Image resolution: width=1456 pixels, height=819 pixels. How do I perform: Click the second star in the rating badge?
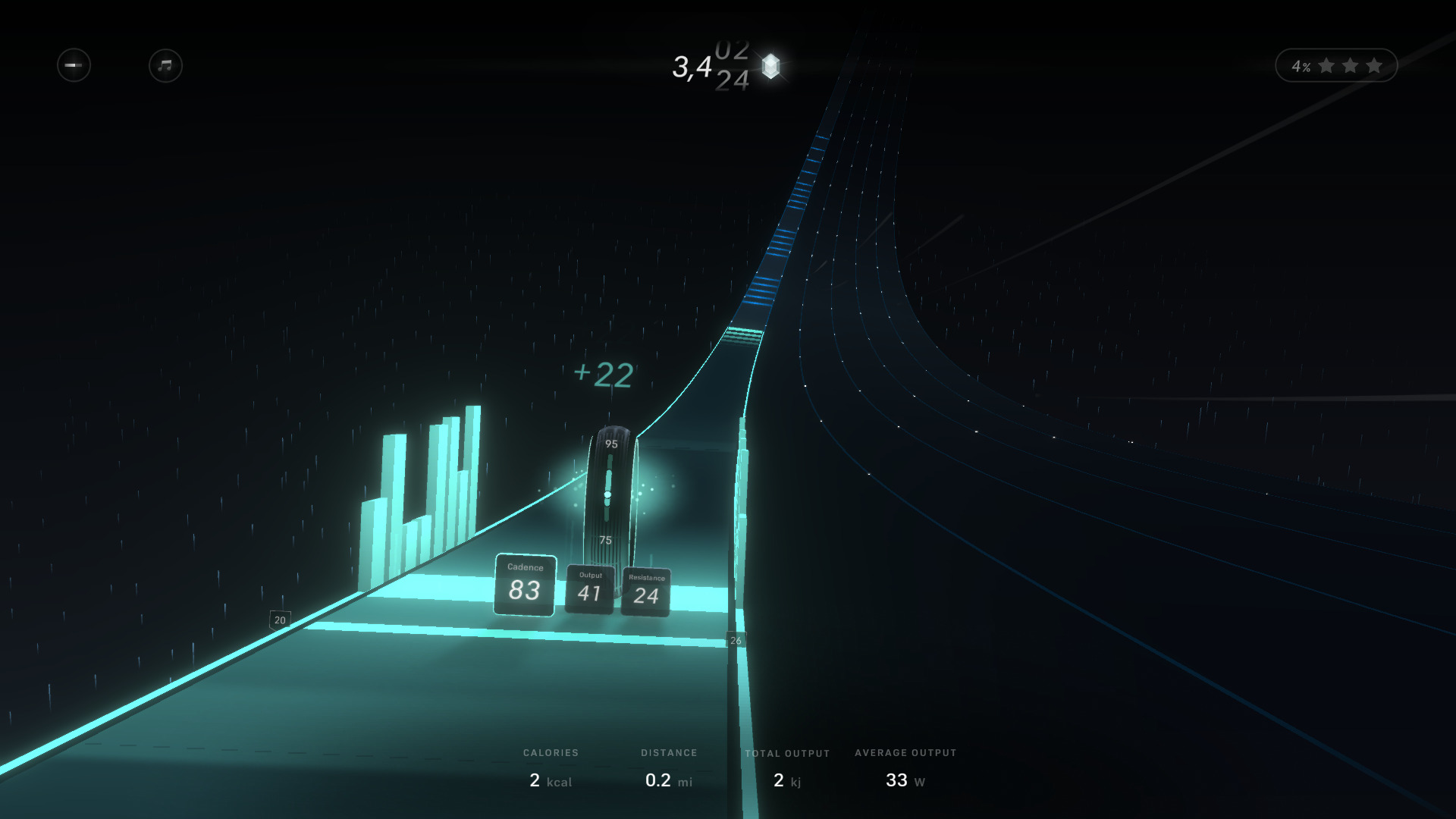point(1350,65)
